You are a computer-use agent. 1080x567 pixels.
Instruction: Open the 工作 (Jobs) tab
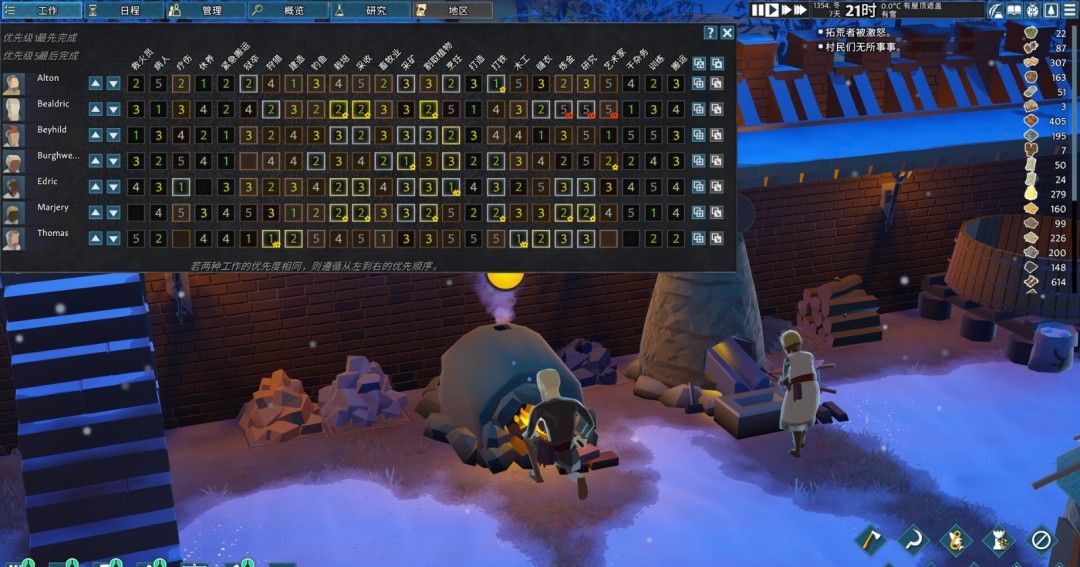(41, 10)
